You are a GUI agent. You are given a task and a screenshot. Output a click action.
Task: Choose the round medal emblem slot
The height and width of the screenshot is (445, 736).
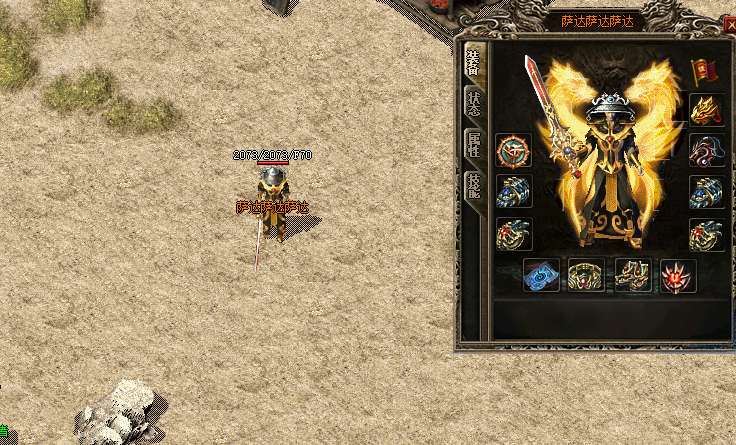coord(513,151)
